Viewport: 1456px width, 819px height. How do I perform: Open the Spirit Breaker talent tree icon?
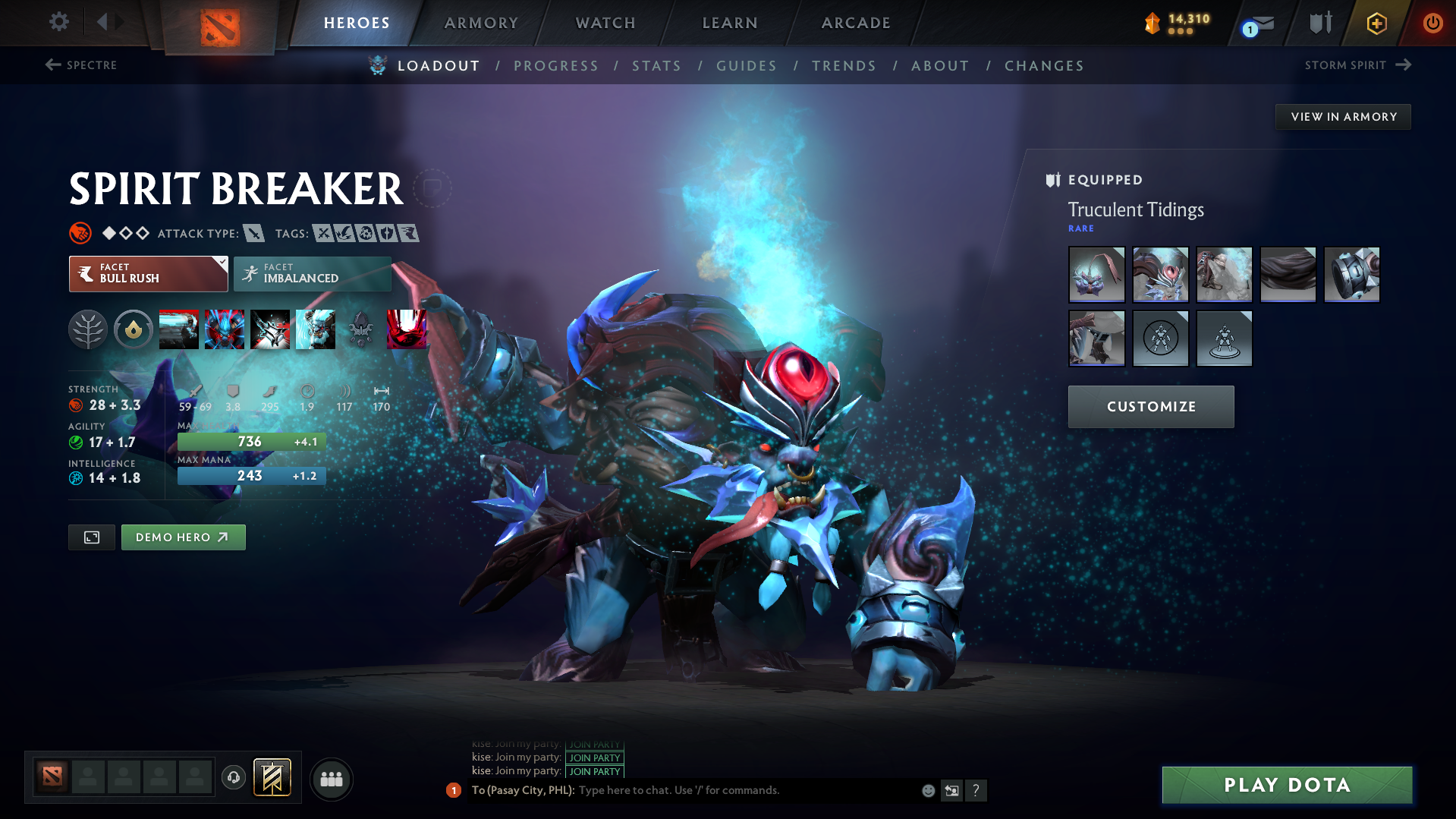(88, 329)
